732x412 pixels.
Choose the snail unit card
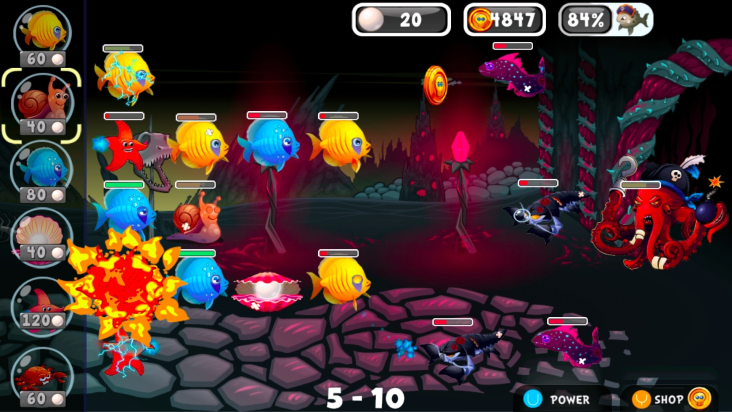click(43, 100)
